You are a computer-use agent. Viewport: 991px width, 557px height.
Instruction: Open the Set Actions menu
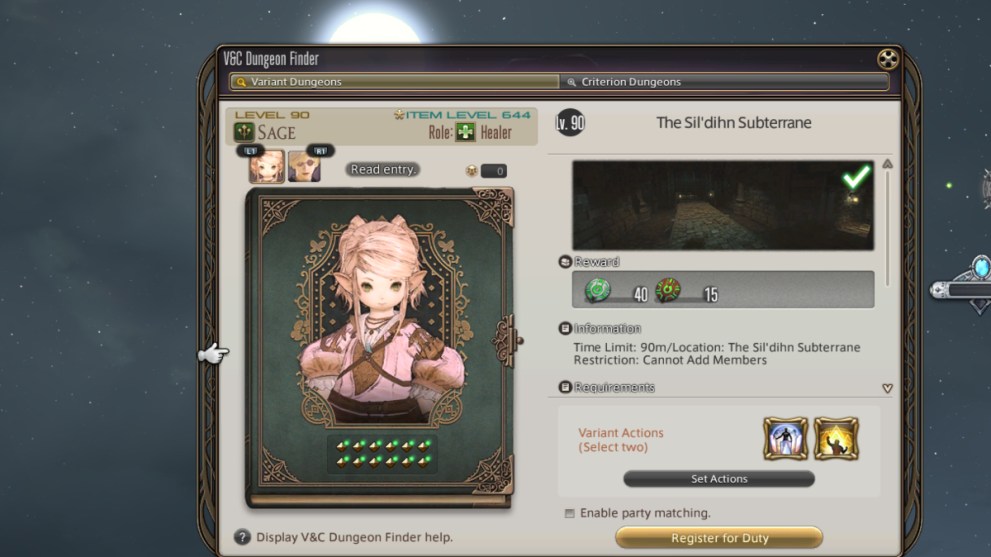[x=719, y=479]
